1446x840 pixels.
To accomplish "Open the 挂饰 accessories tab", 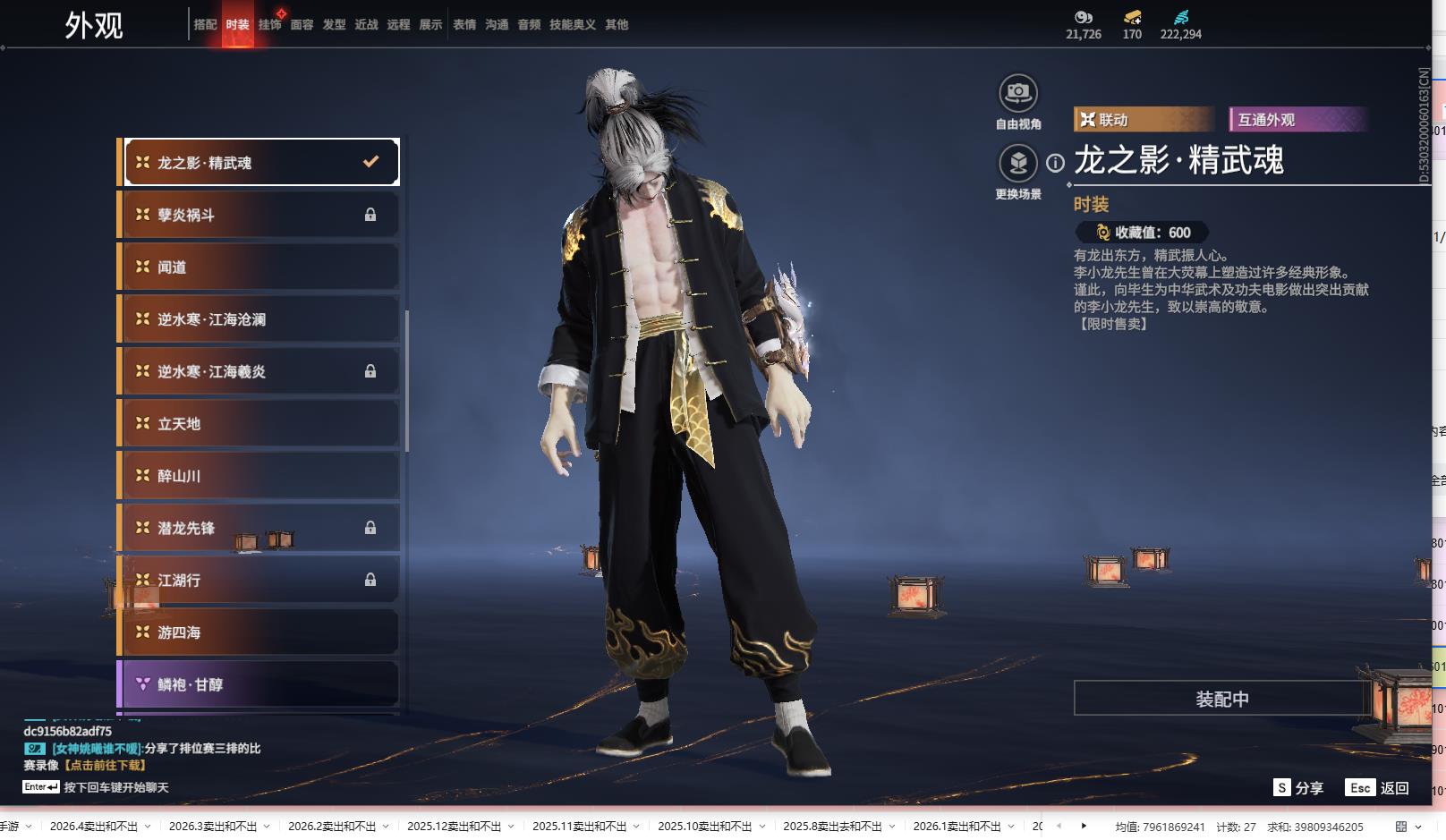I will (x=269, y=25).
